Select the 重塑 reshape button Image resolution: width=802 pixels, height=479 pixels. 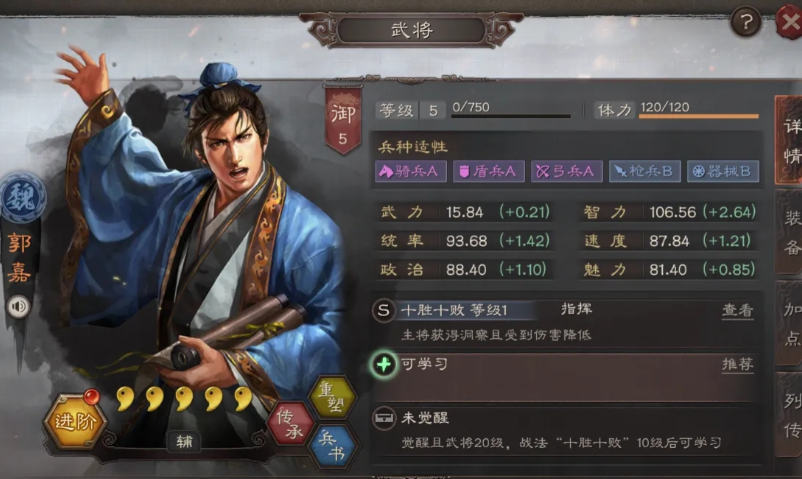pyautogui.click(x=332, y=397)
